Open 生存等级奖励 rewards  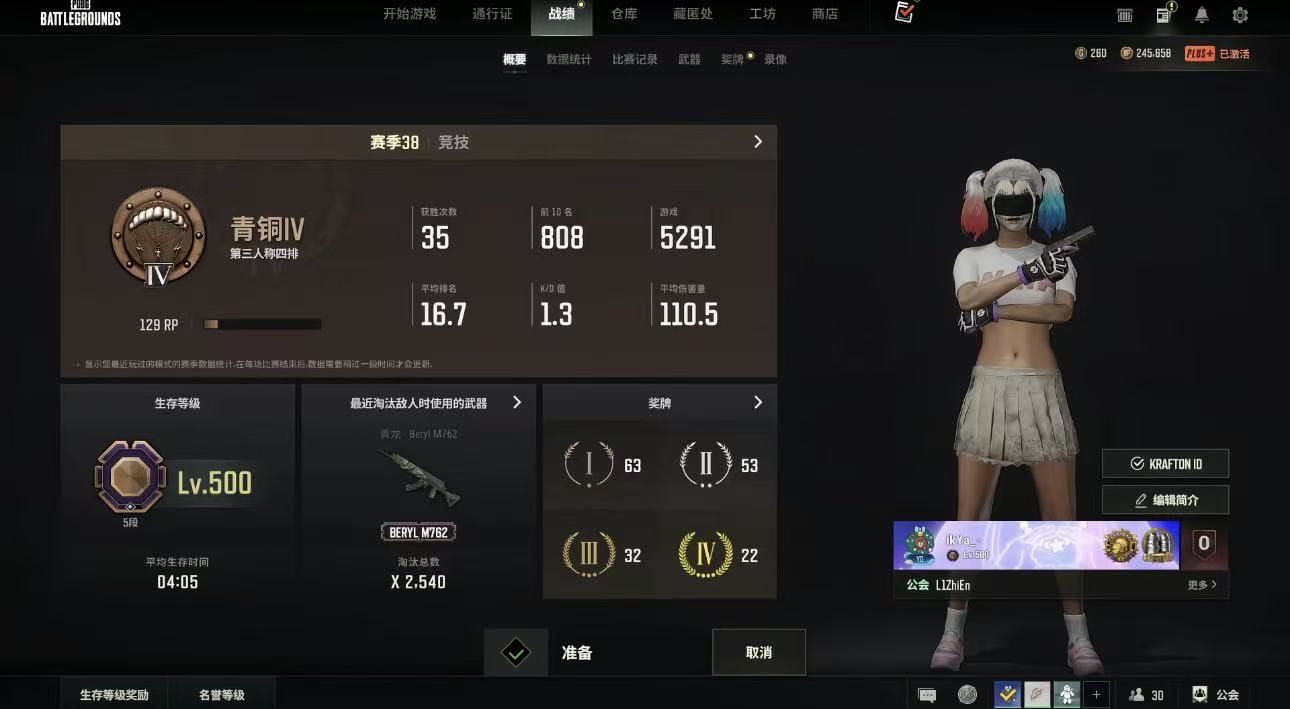point(114,694)
